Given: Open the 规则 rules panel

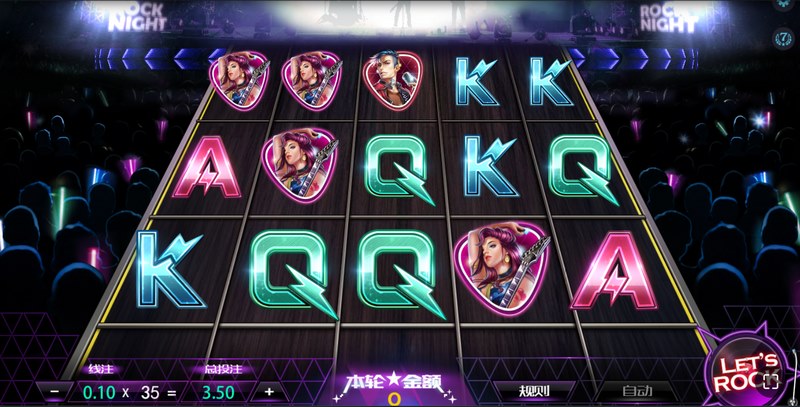Looking at the screenshot, I should click(534, 390).
